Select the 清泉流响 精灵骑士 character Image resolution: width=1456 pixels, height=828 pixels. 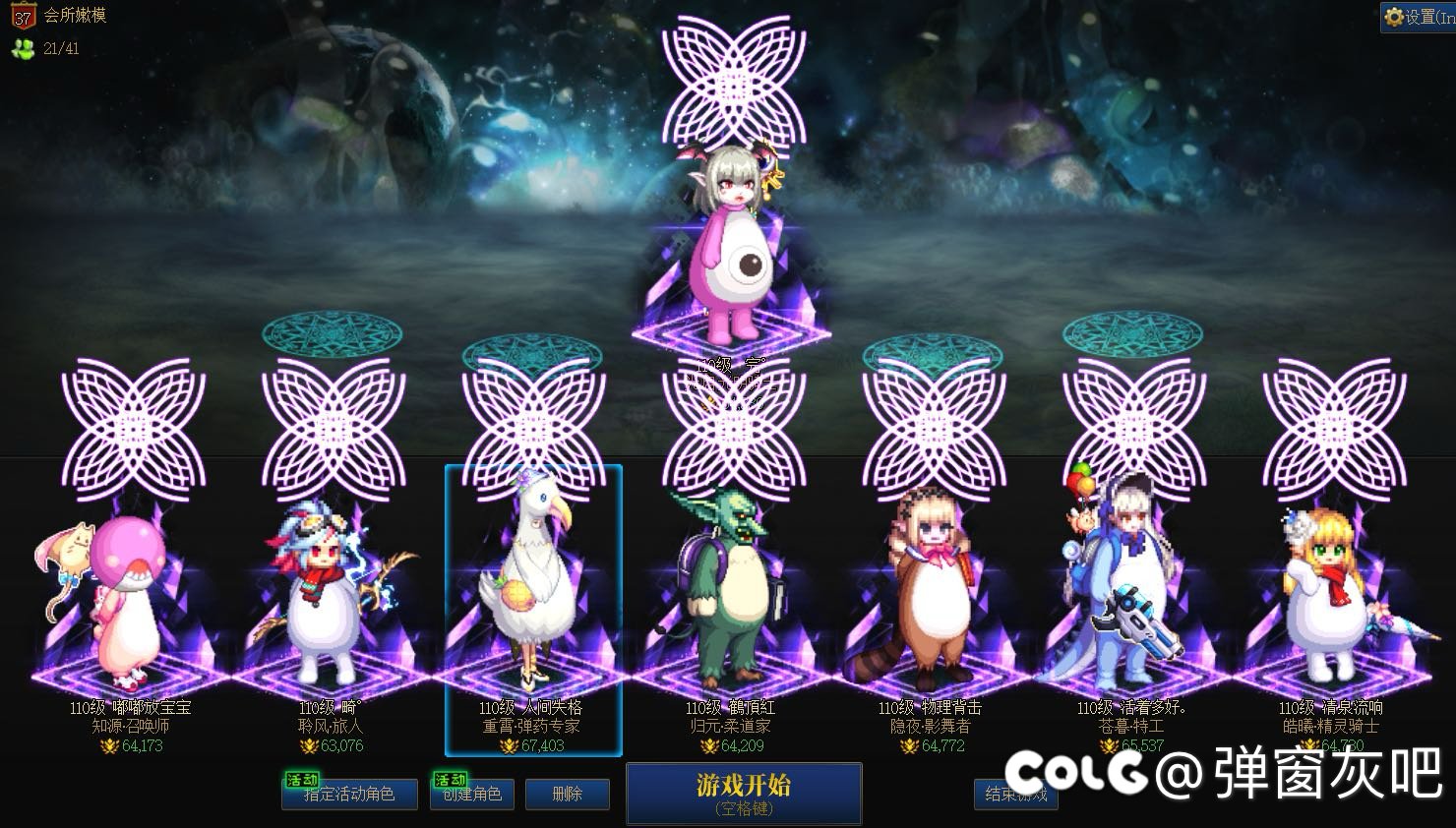pos(1330,600)
